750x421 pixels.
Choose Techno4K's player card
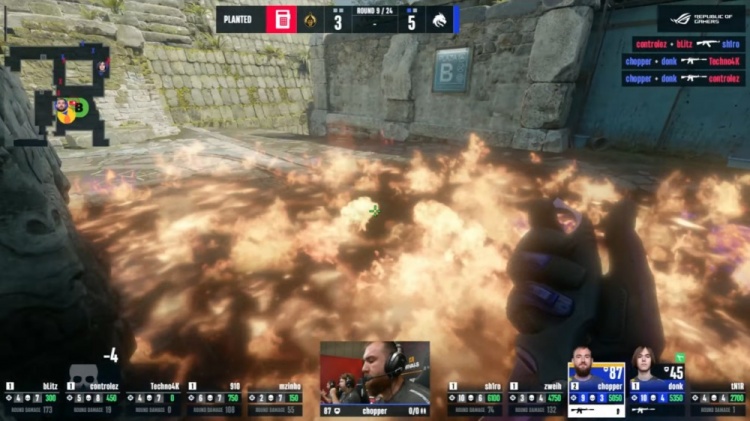153,397
